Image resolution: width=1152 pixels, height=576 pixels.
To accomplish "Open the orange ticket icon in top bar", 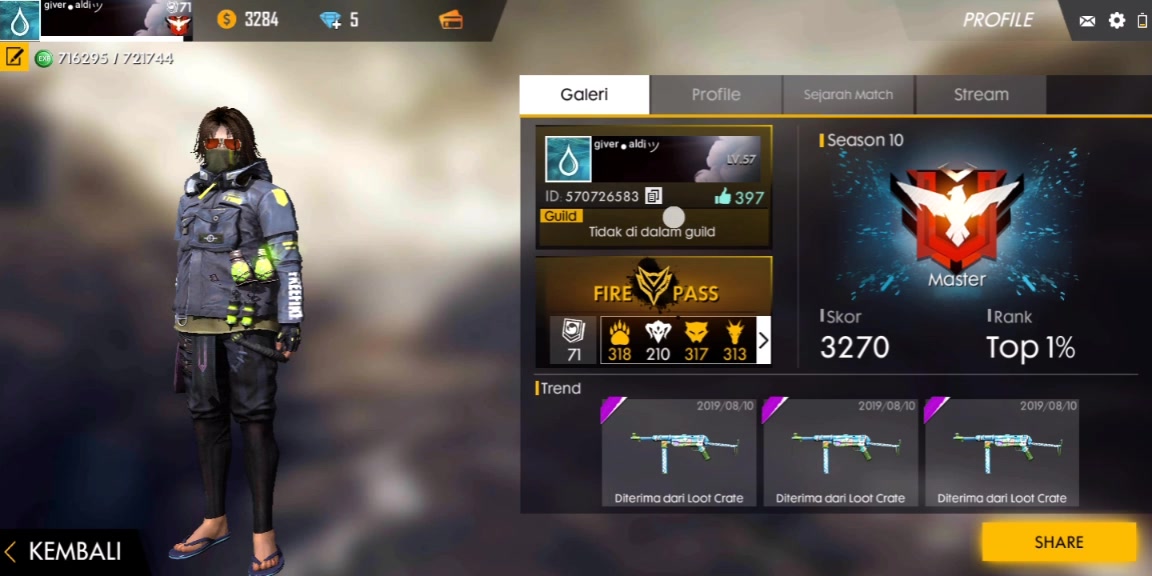I will point(451,20).
